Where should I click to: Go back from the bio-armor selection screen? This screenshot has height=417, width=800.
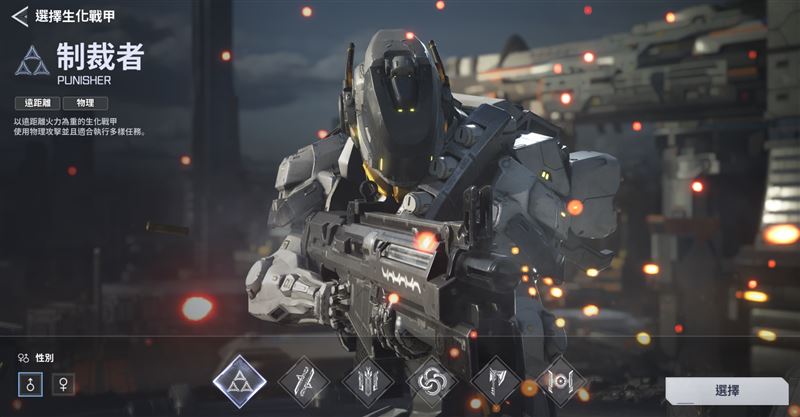(19, 16)
